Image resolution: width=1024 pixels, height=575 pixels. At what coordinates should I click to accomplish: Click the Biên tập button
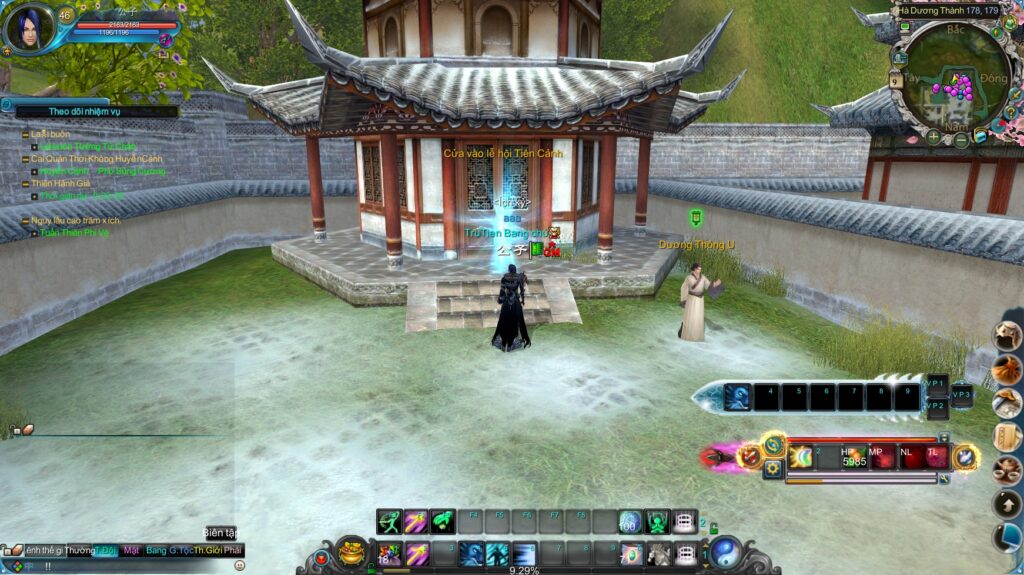pyautogui.click(x=220, y=533)
